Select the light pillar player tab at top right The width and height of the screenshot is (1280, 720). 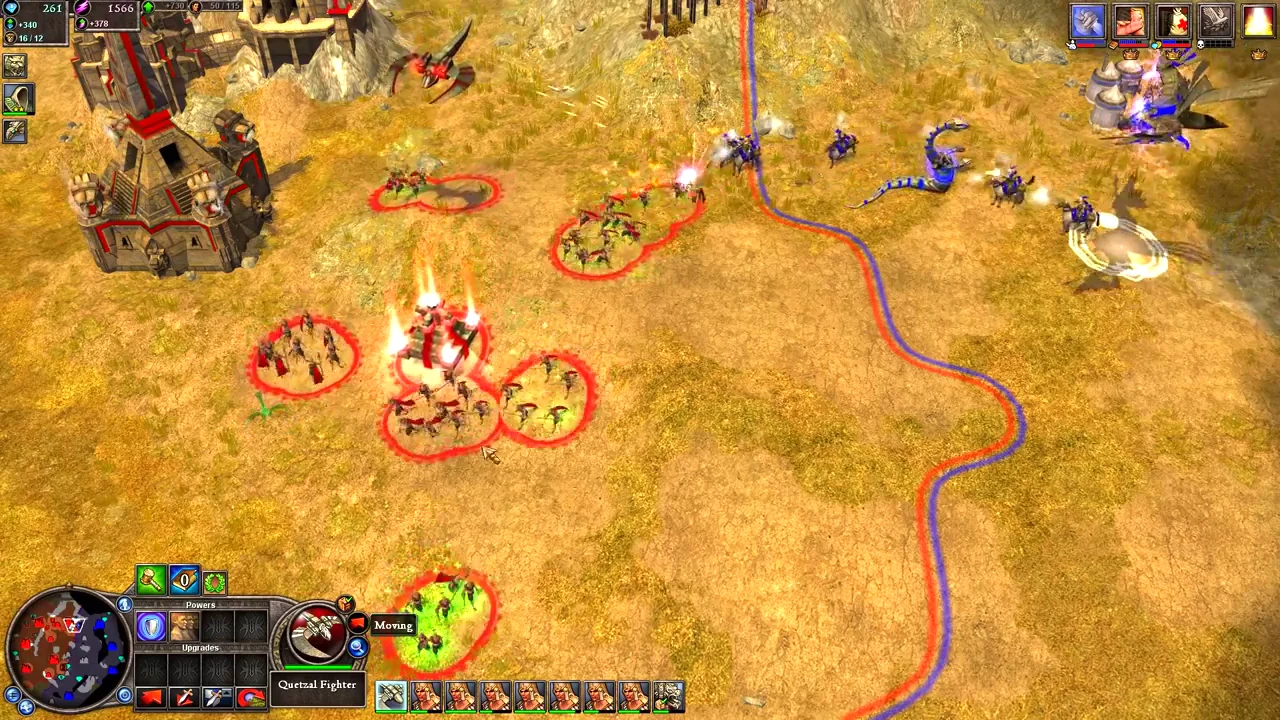(x=1256, y=21)
